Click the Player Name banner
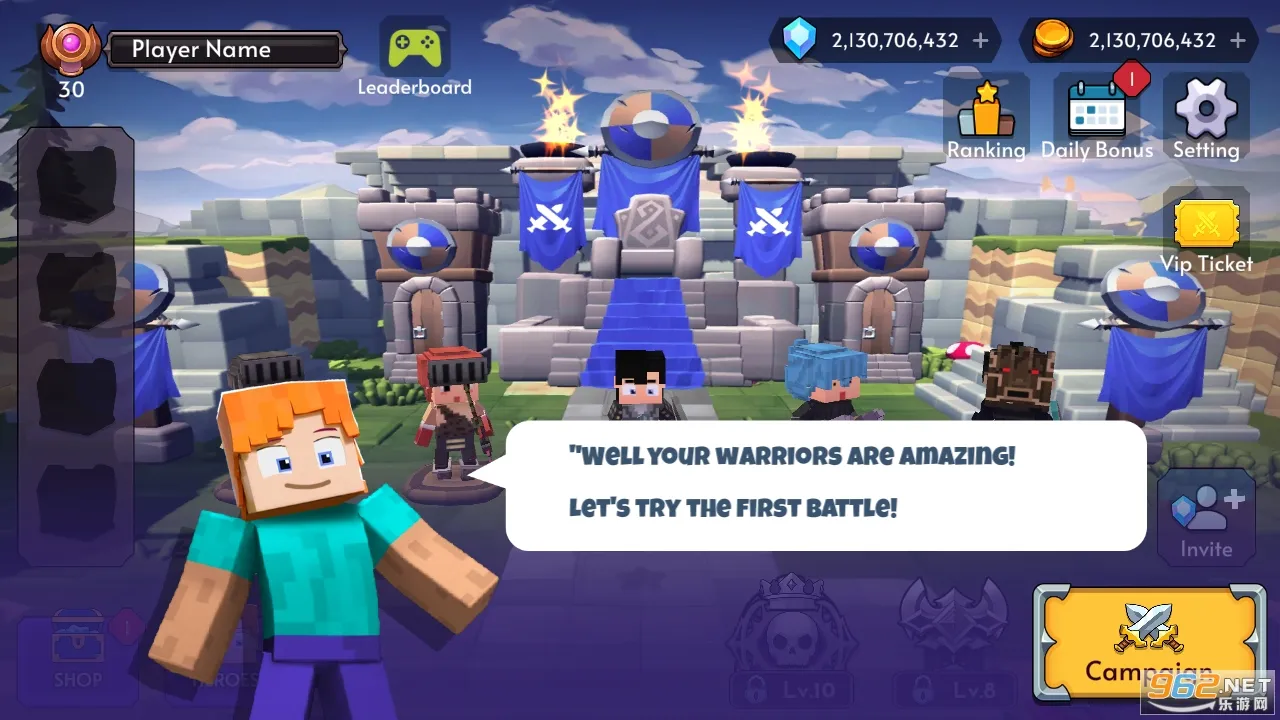The image size is (1280, 720). point(224,50)
